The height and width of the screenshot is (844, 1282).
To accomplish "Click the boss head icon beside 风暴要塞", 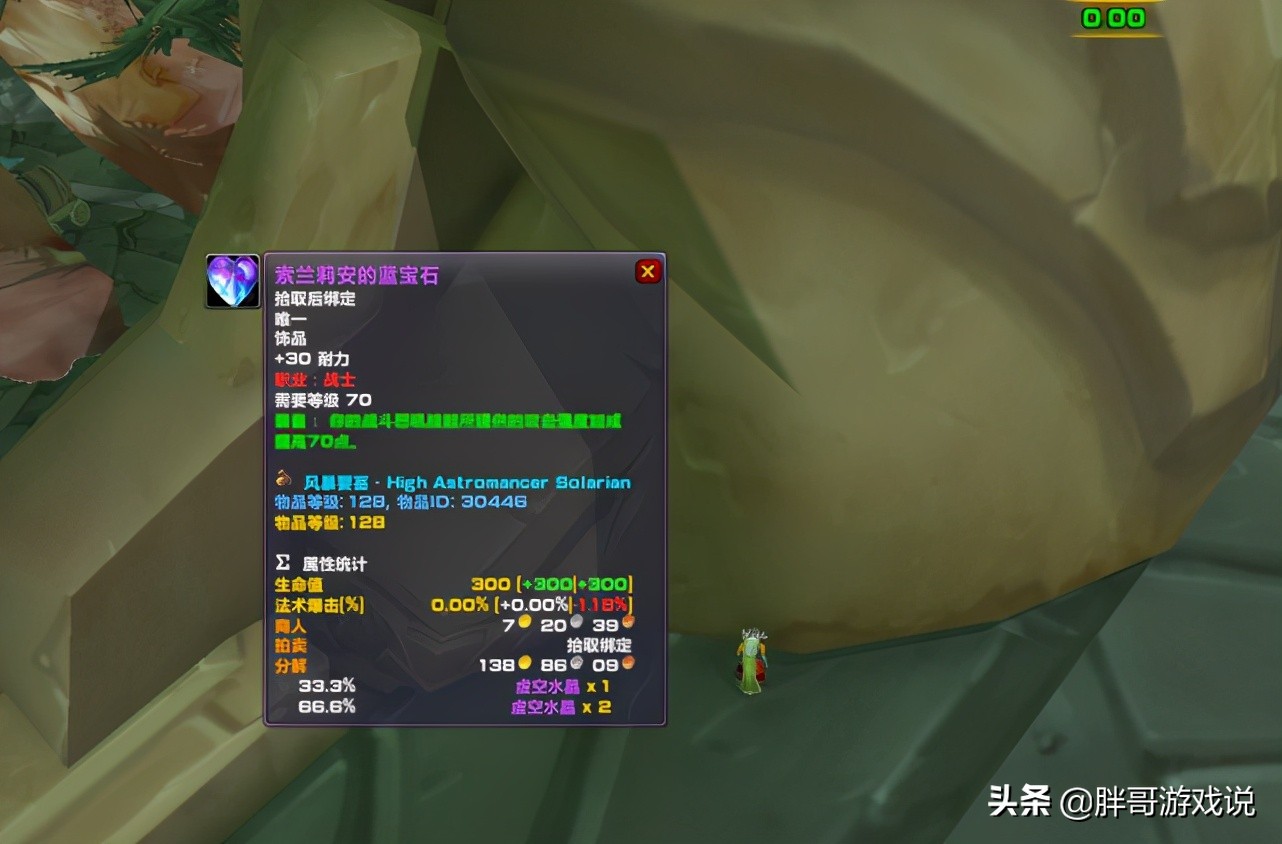I will pos(283,479).
